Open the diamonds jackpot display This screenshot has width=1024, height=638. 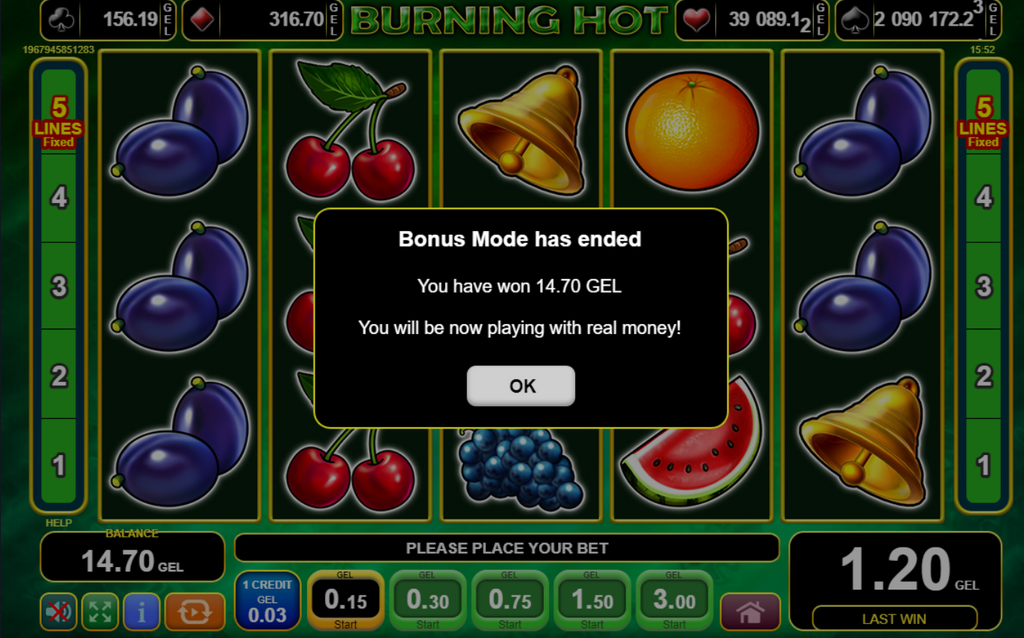(x=276, y=19)
